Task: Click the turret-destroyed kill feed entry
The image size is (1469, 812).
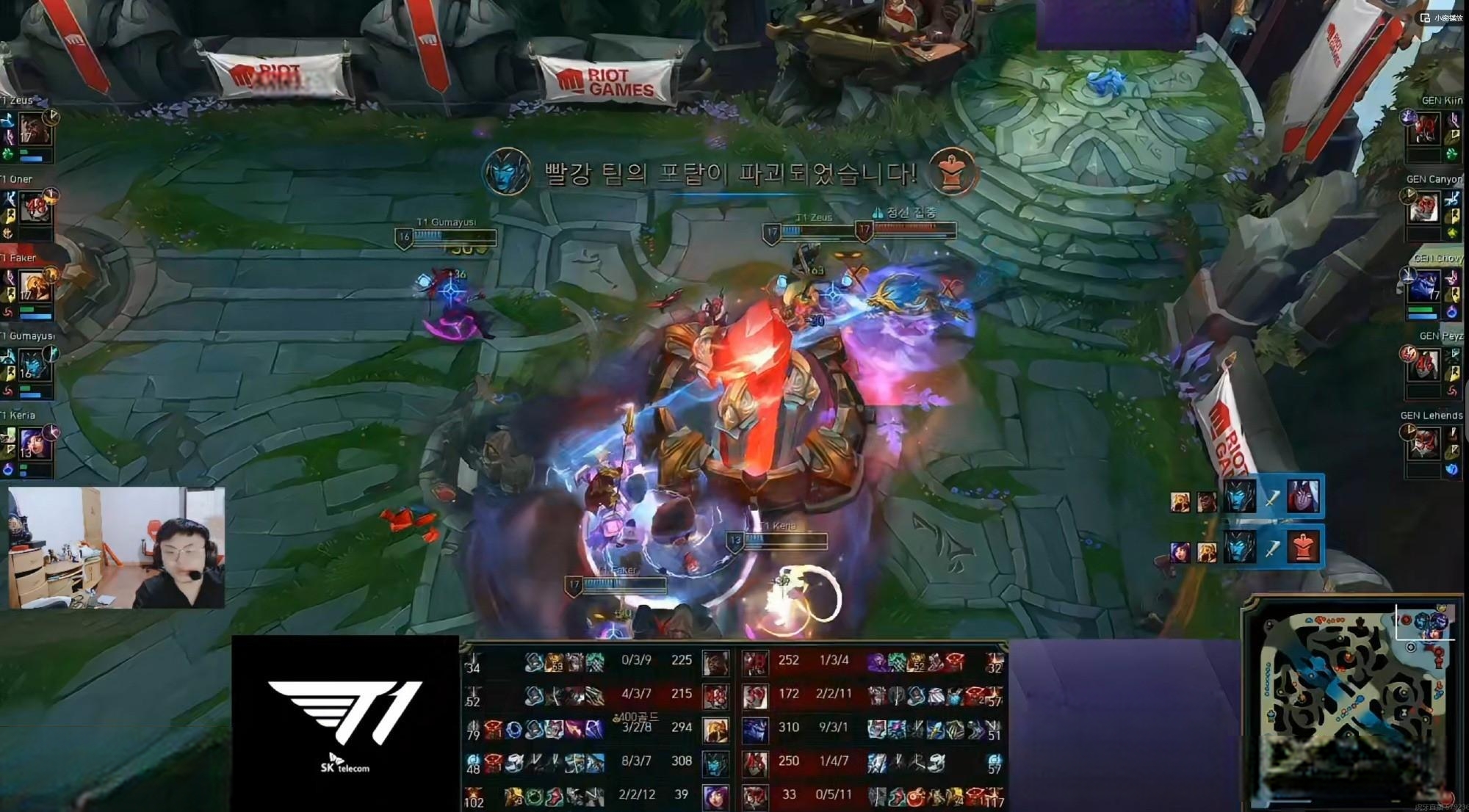Action: pyautogui.click(x=1246, y=546)
